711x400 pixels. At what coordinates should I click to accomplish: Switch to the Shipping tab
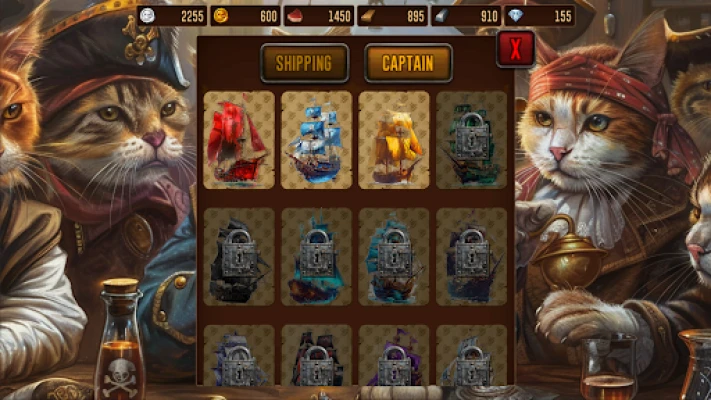point(304,63)
